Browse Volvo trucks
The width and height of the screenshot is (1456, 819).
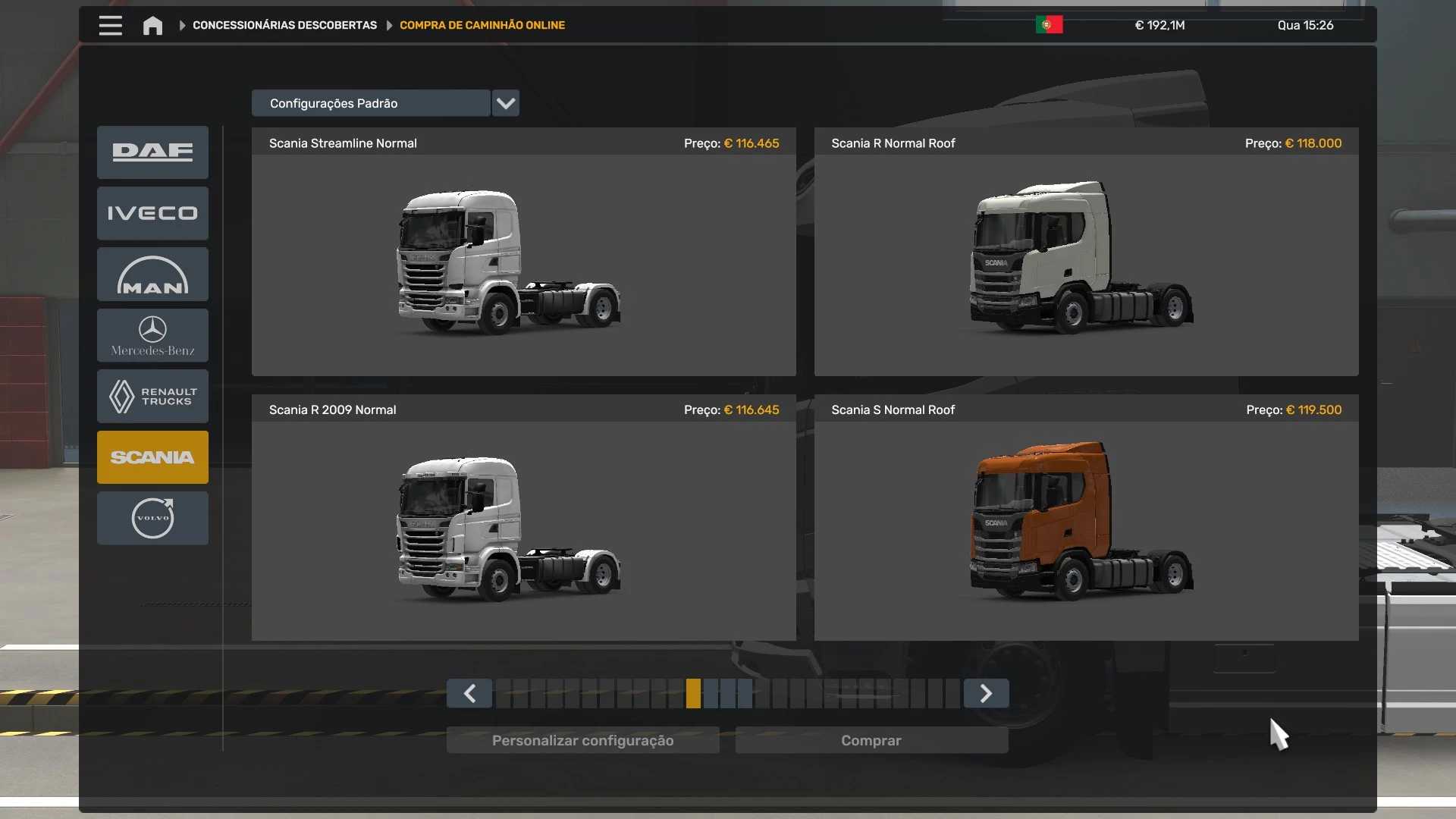click(152, 518)
